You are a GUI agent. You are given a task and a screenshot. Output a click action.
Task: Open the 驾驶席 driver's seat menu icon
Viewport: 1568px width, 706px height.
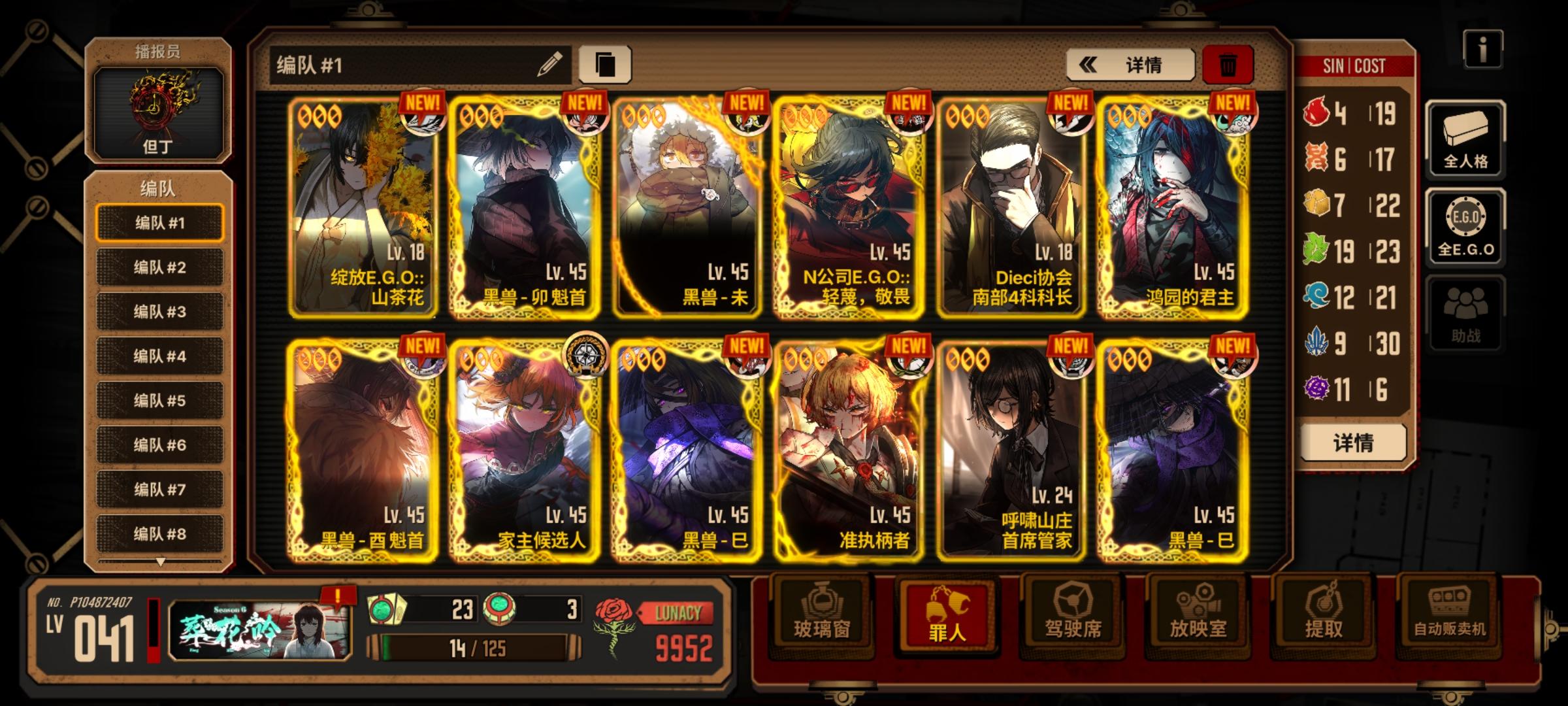(x=1073, y=616)
